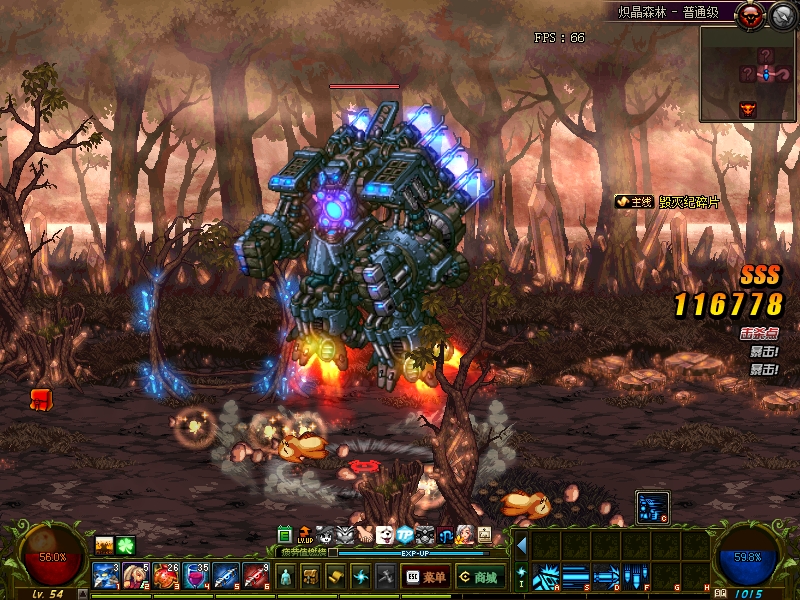800x600 pixels.
Task: Open the character silhouette info button
Action: [x=286, y=576]
